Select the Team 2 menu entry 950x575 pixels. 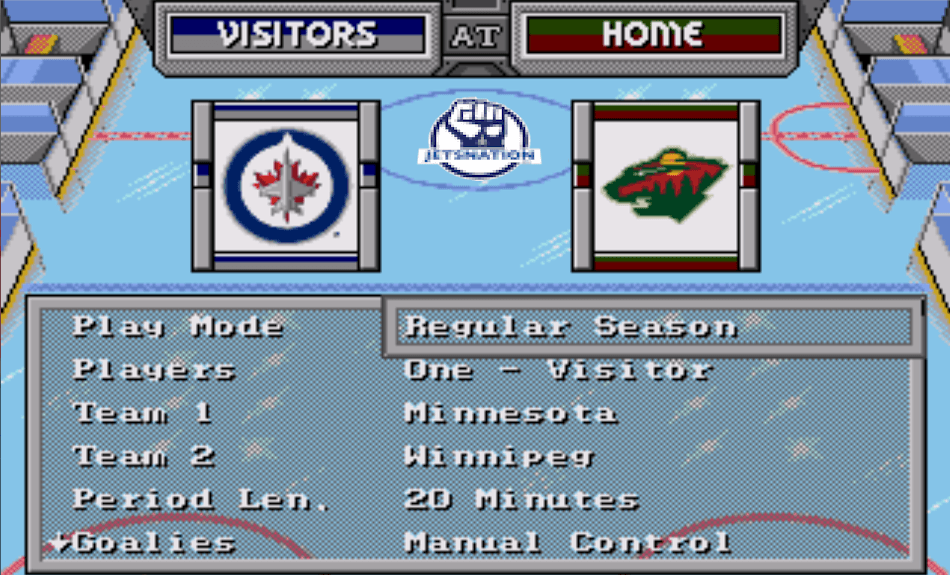pos(144,456)
